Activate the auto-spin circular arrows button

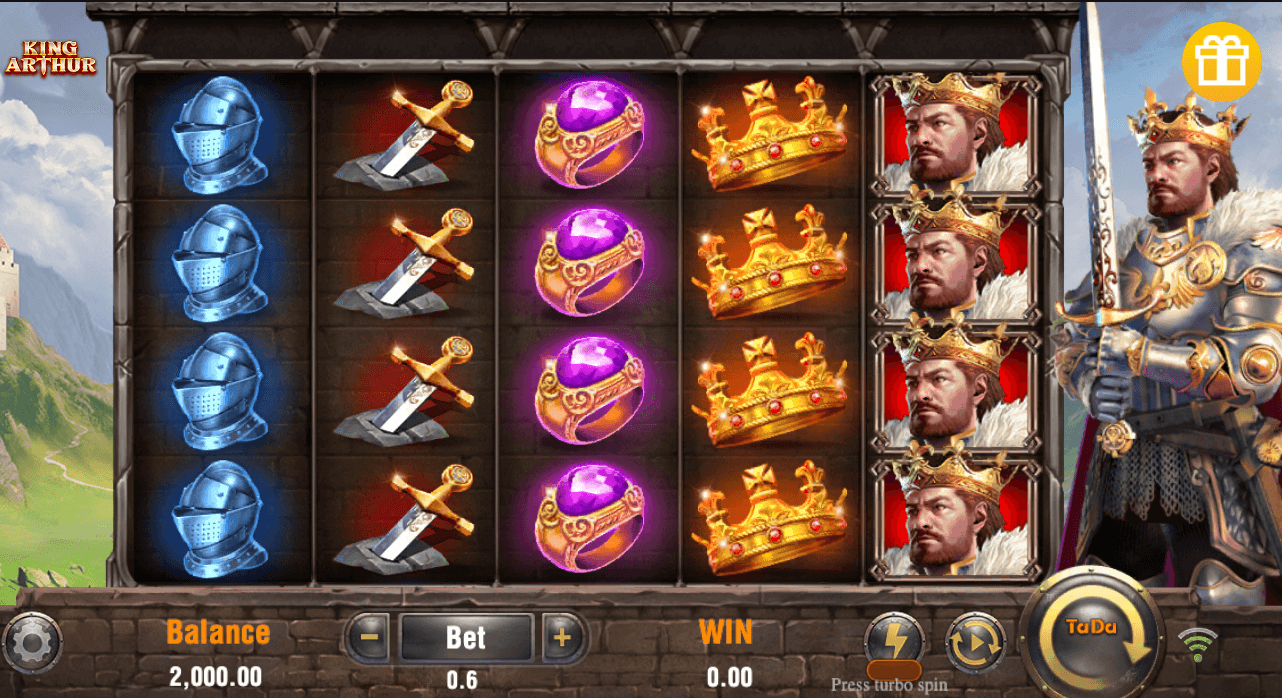point(975,642)
